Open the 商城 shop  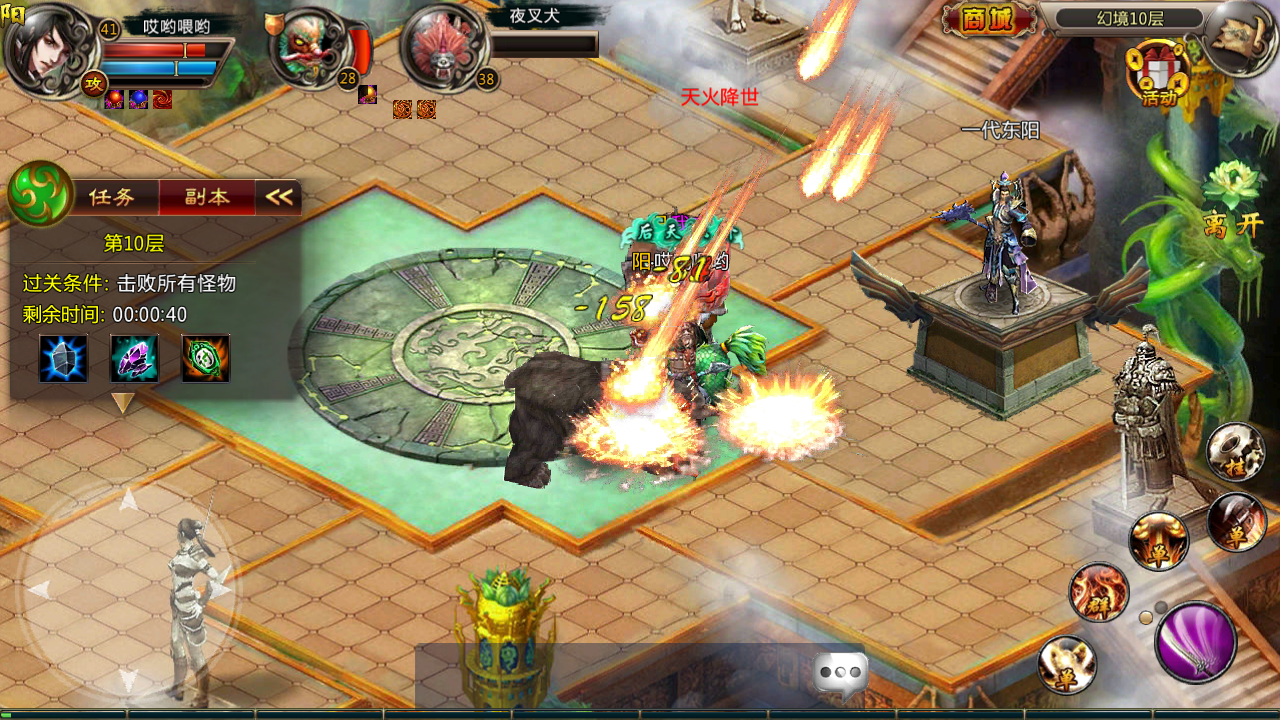pos(988,20)
